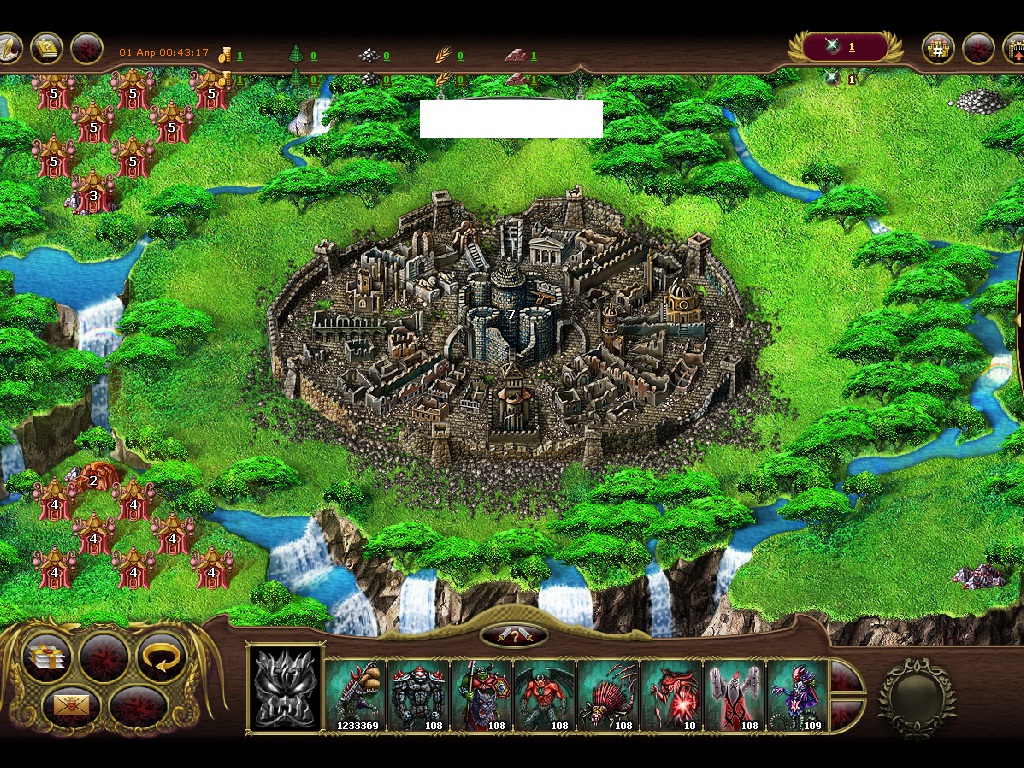Open the quest book with question mark

(47, 47)
